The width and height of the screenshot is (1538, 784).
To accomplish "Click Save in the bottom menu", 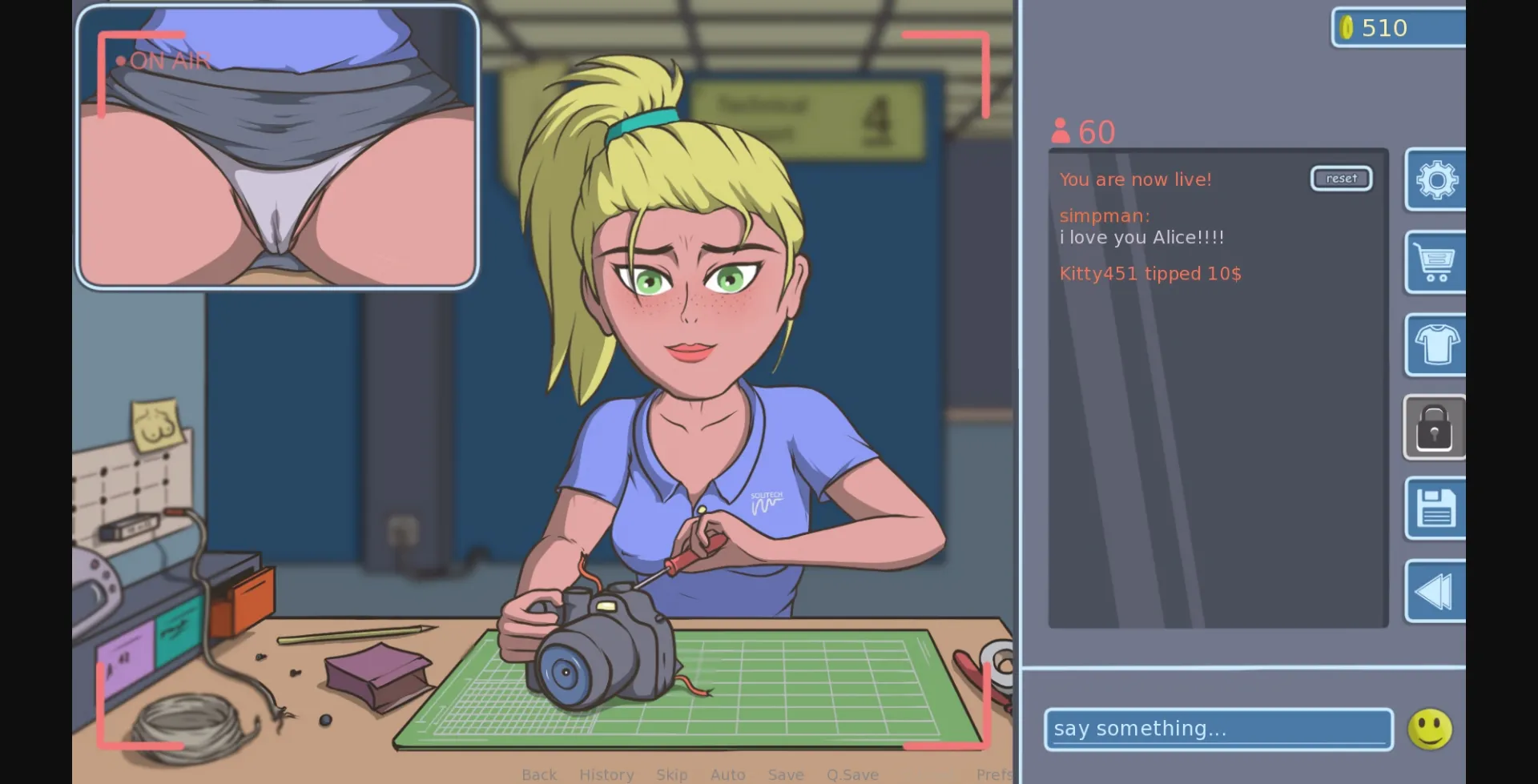I will coord(786,774).
